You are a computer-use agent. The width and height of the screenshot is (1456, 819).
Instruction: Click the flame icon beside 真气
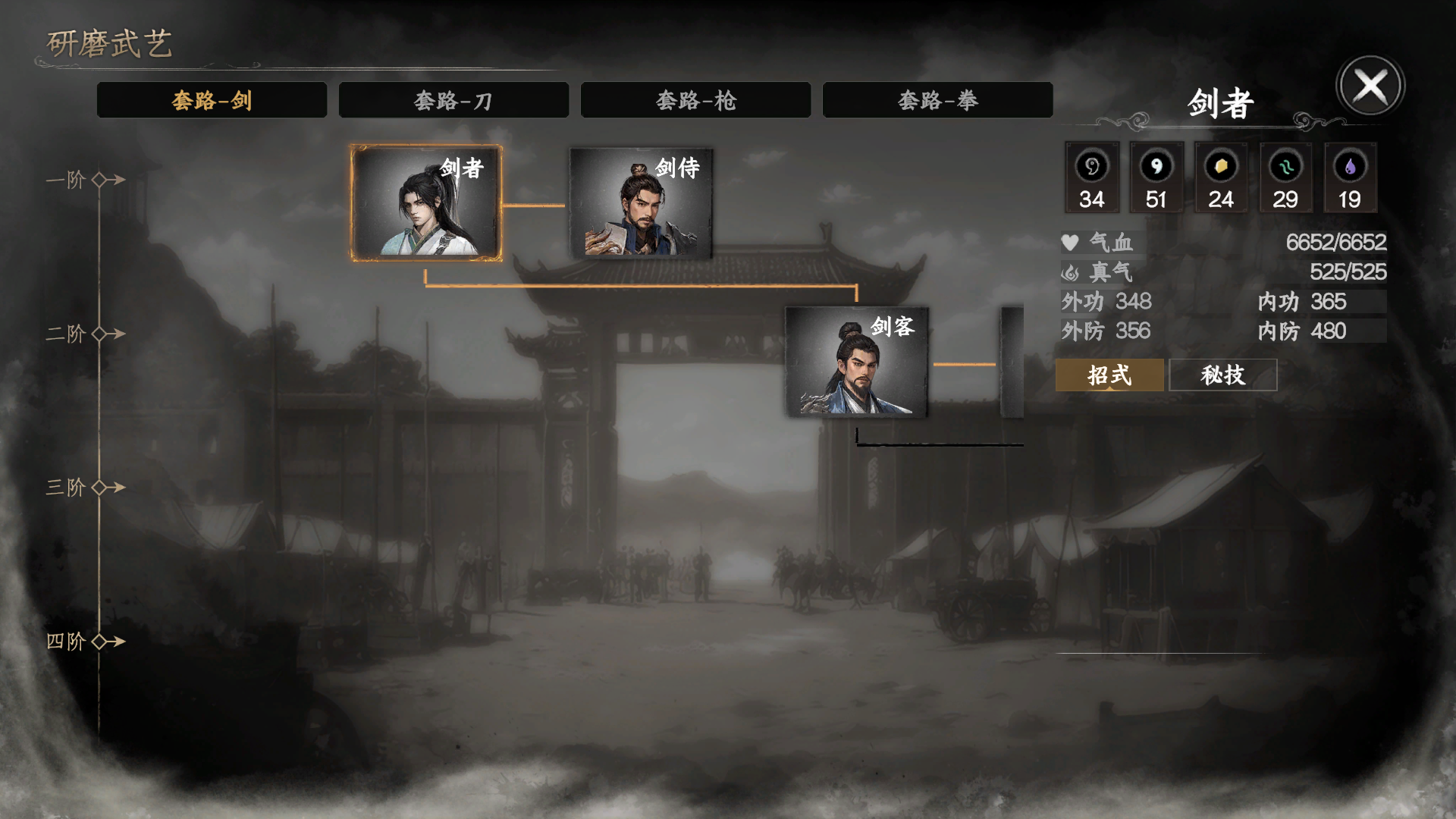click(x=1069, y=272)
